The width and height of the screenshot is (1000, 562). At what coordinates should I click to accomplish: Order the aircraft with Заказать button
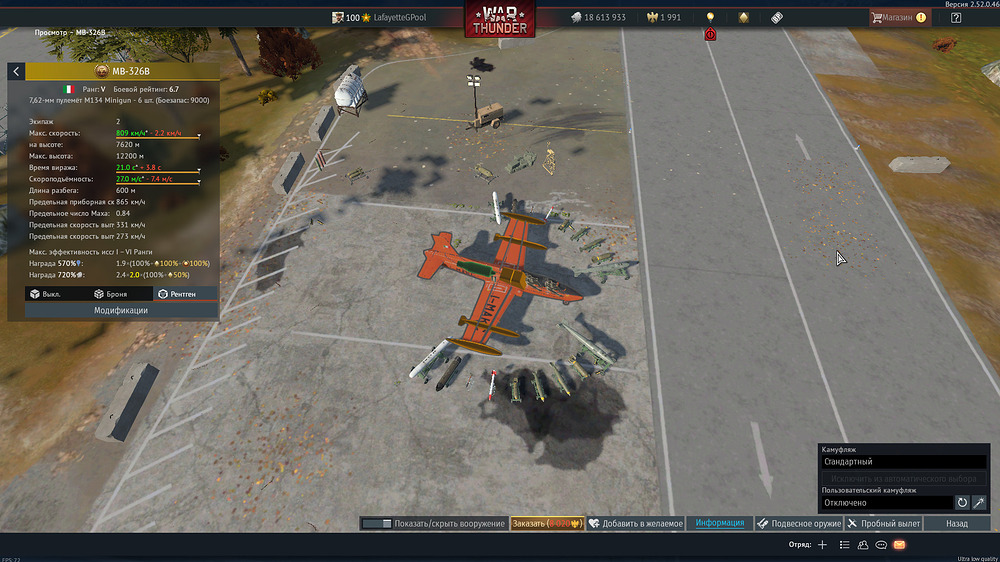pyautogui.click(x=547, y=523)
